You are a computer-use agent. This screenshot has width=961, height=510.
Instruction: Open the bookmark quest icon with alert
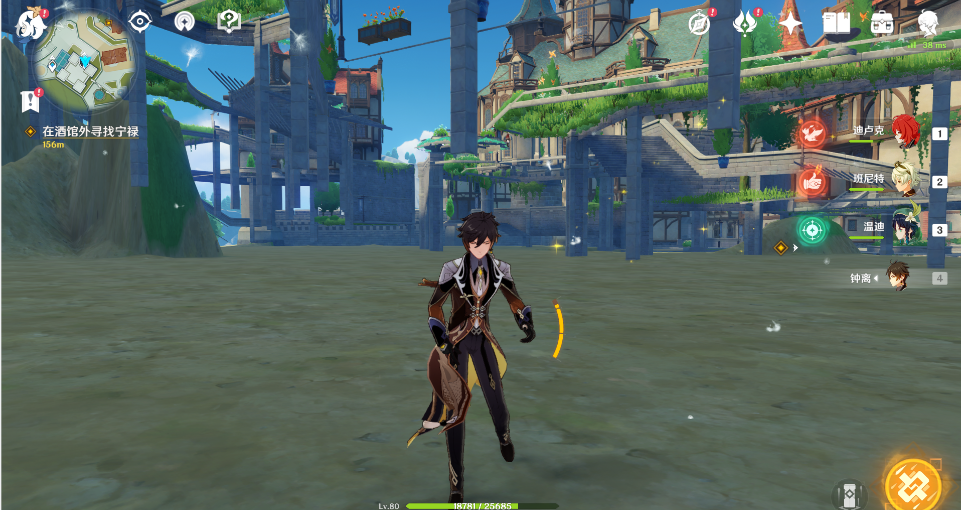point(29,100)
